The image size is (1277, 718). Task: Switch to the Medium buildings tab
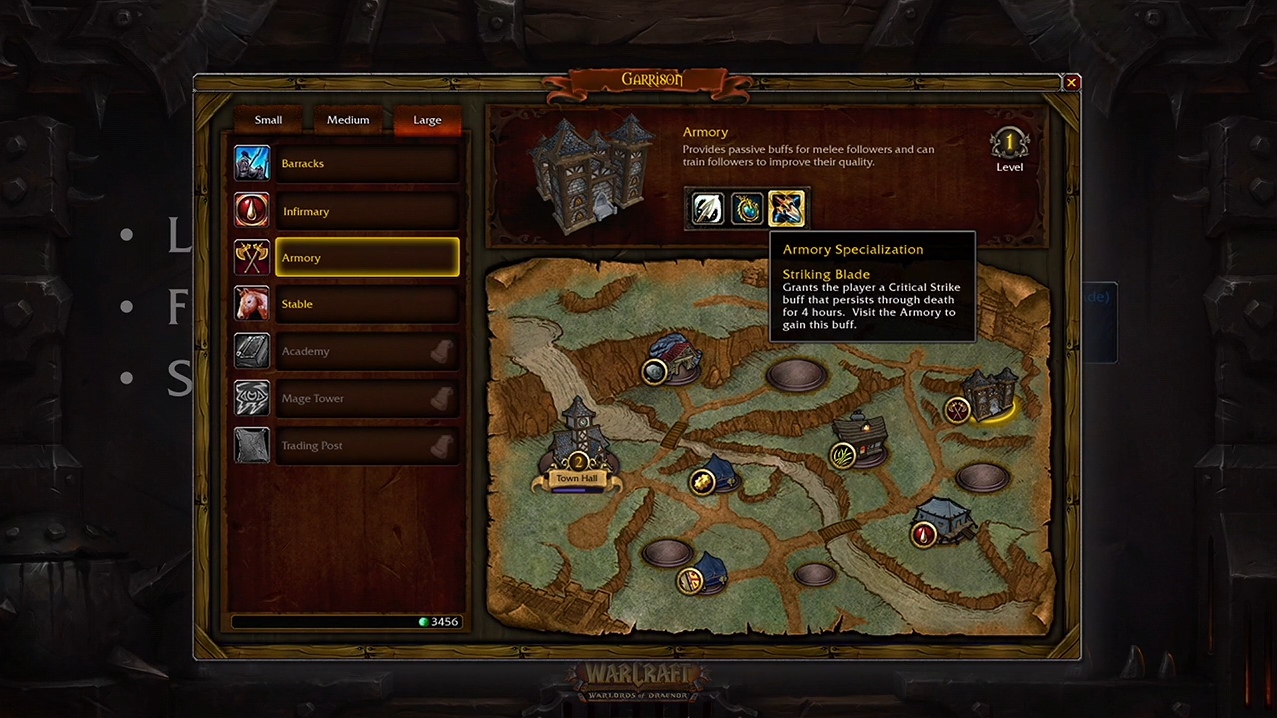pyautogui.click(x=348, y=120)
